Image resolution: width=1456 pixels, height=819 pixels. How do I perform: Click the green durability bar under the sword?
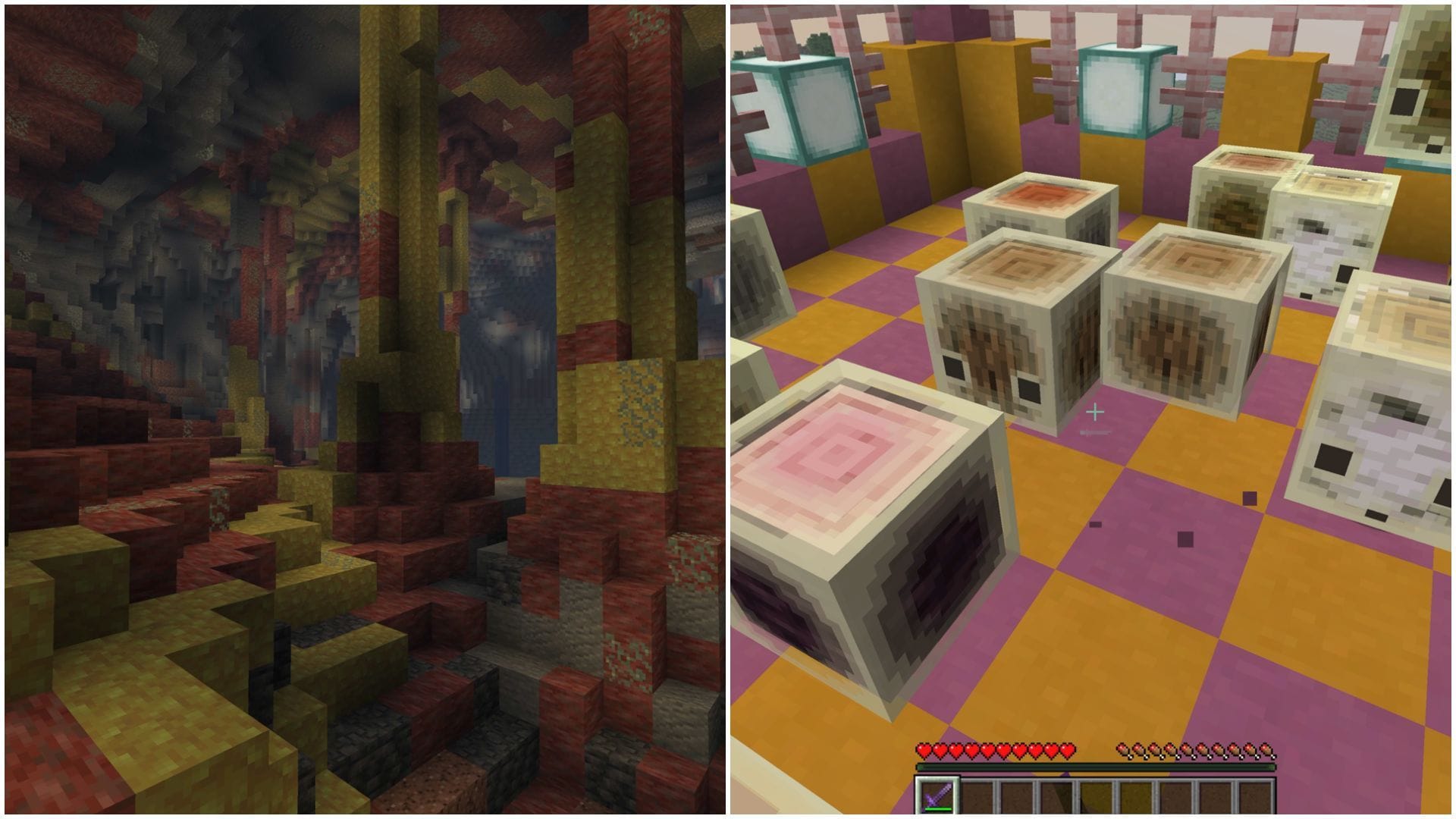(x=937, y=808)
